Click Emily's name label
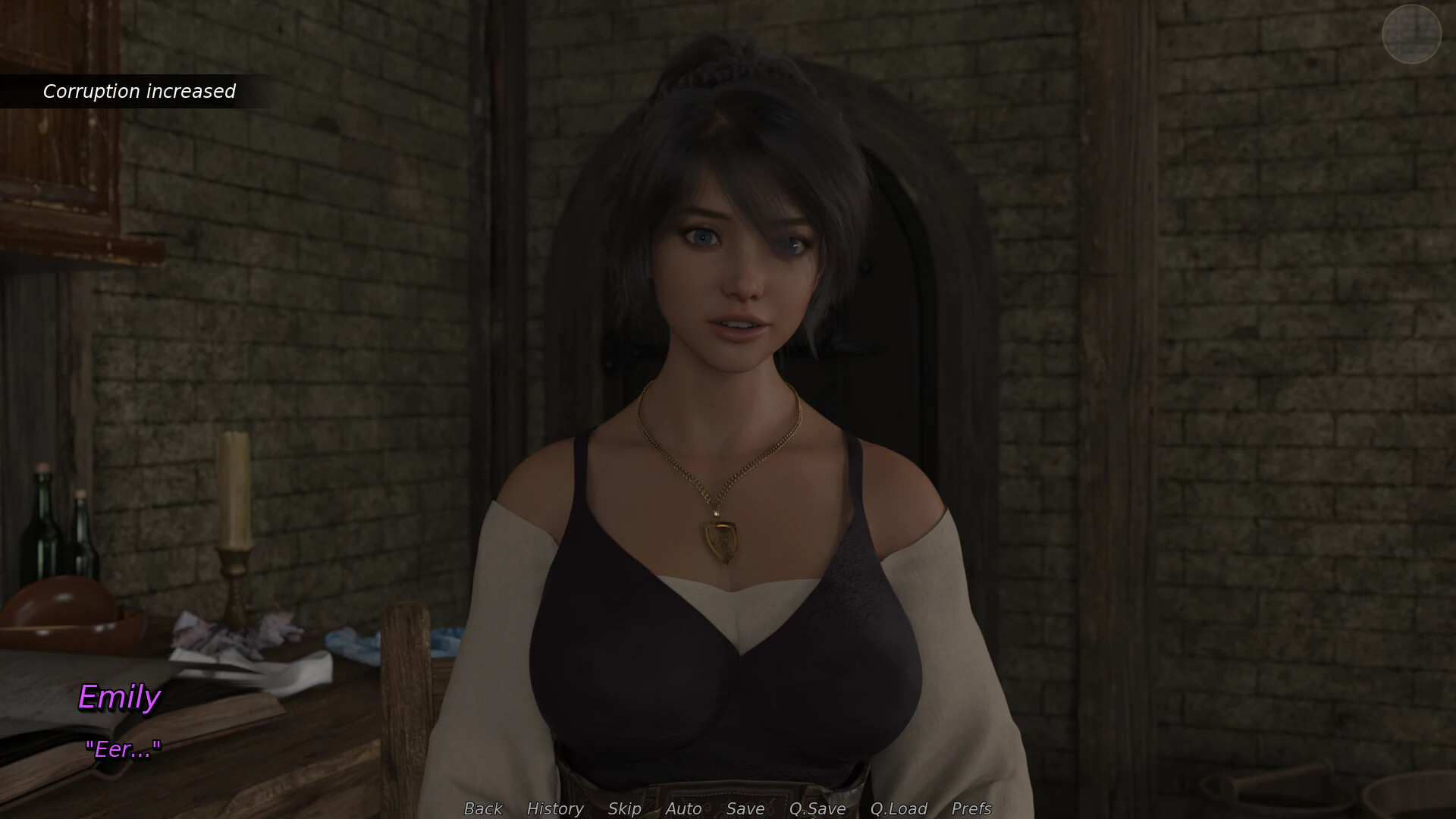Screen dimensions: 1456x819 tap(120, 698)
